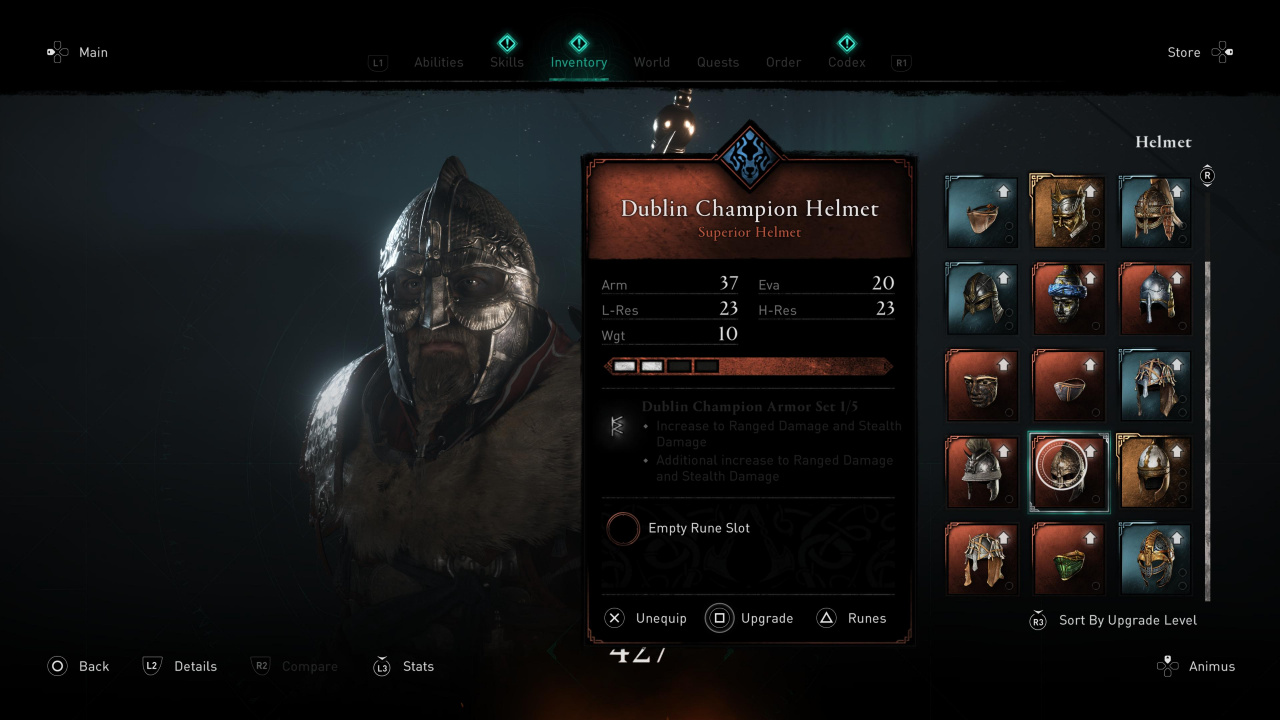
Task: Open the Codex tab
Action: (846, 62)
